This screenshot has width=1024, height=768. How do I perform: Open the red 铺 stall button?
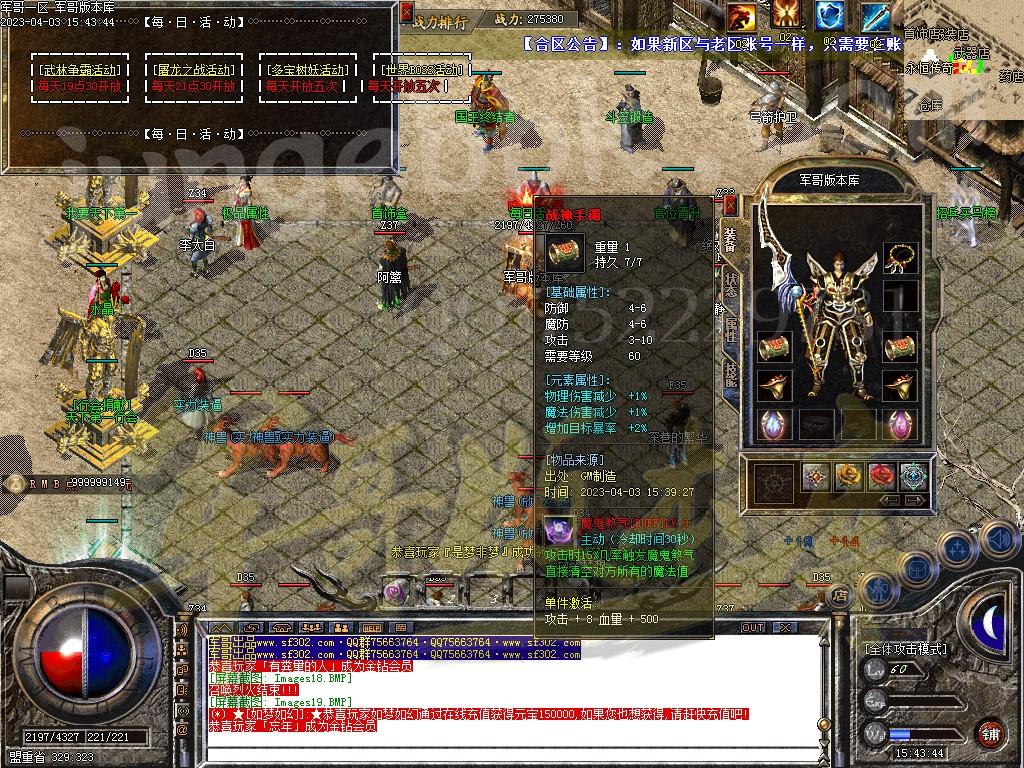[989, 733]
